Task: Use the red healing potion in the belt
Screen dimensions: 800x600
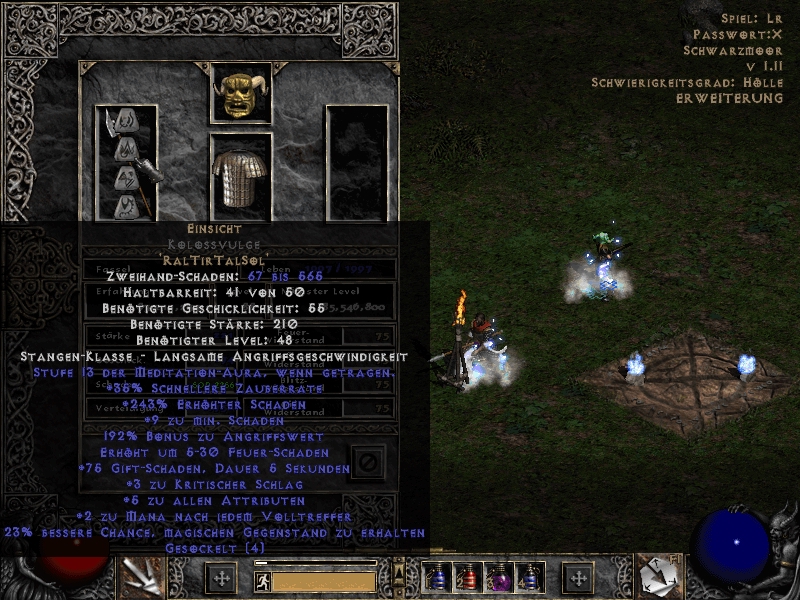Action: pos(468,578)
